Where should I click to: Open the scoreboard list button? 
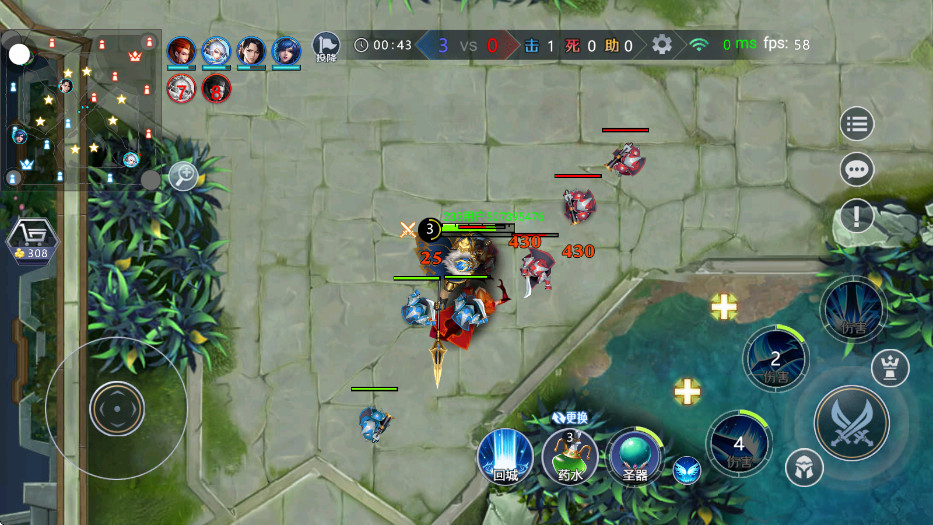[857, 124]
